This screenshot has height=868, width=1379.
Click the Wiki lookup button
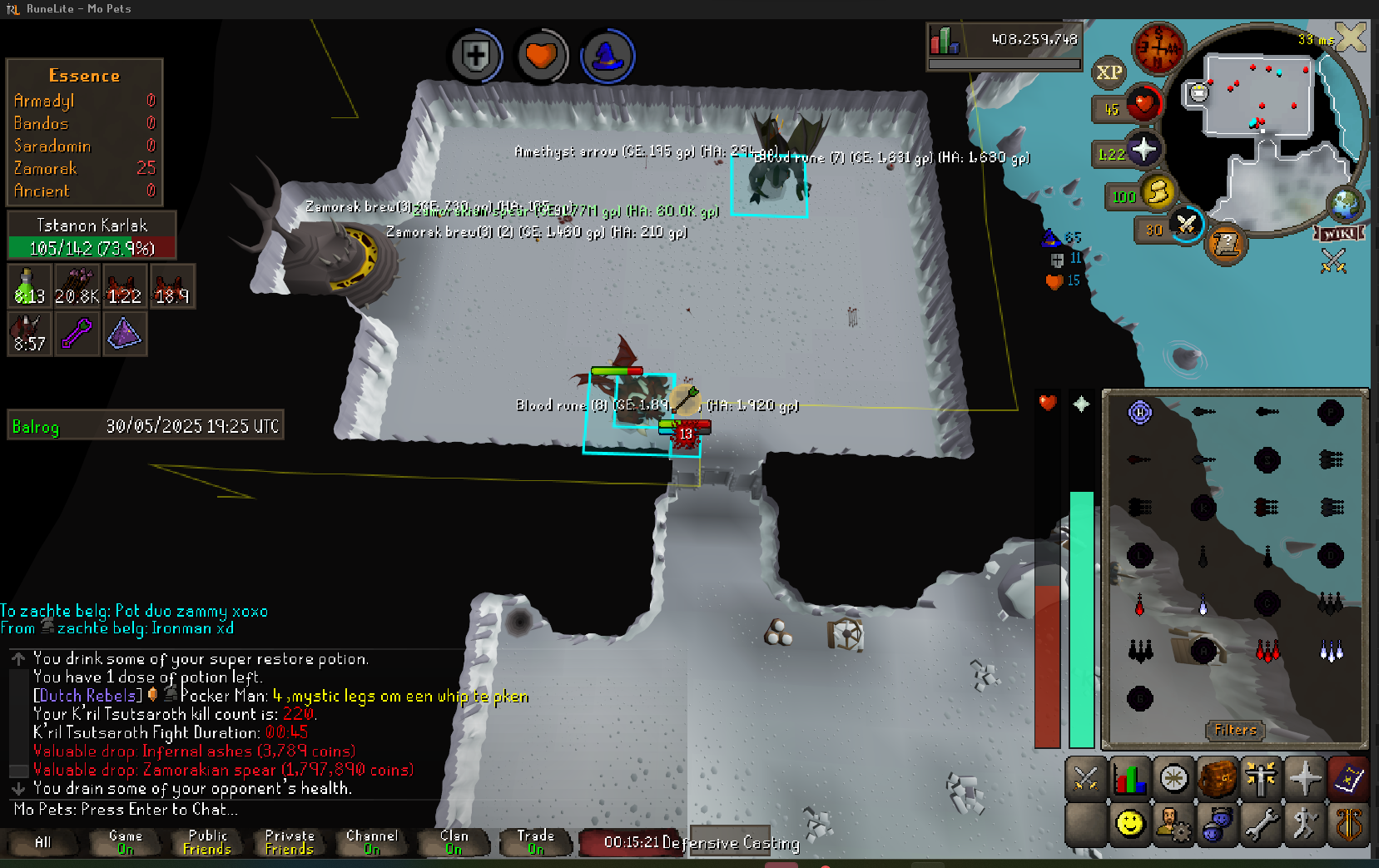(1339, 234)
